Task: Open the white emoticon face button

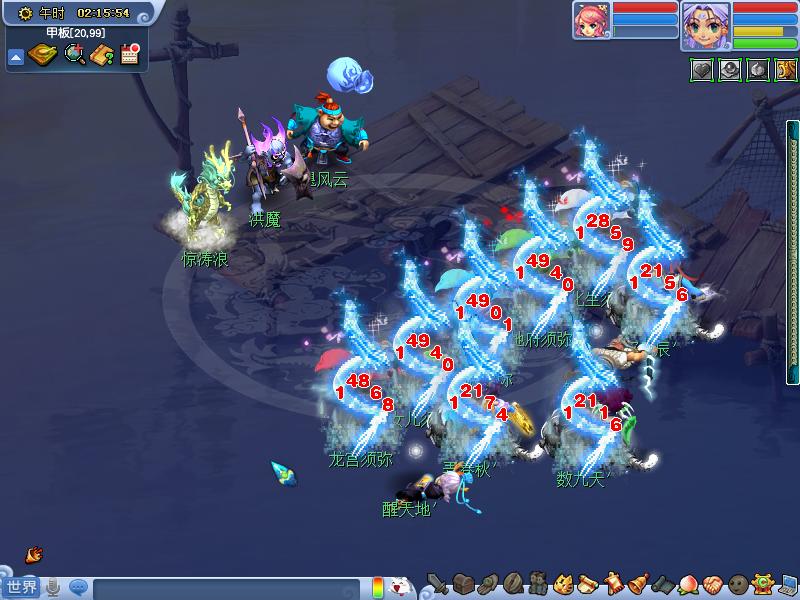Action: pyautogui.click(x=399, y=586)
